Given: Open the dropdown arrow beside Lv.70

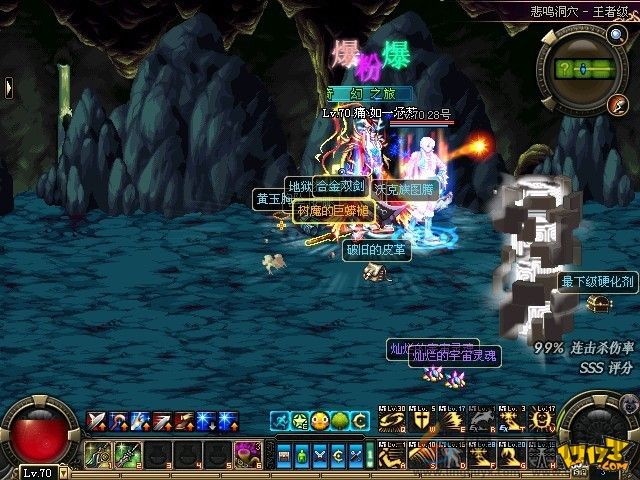Looking at the screenshot, I should (65, 472).
